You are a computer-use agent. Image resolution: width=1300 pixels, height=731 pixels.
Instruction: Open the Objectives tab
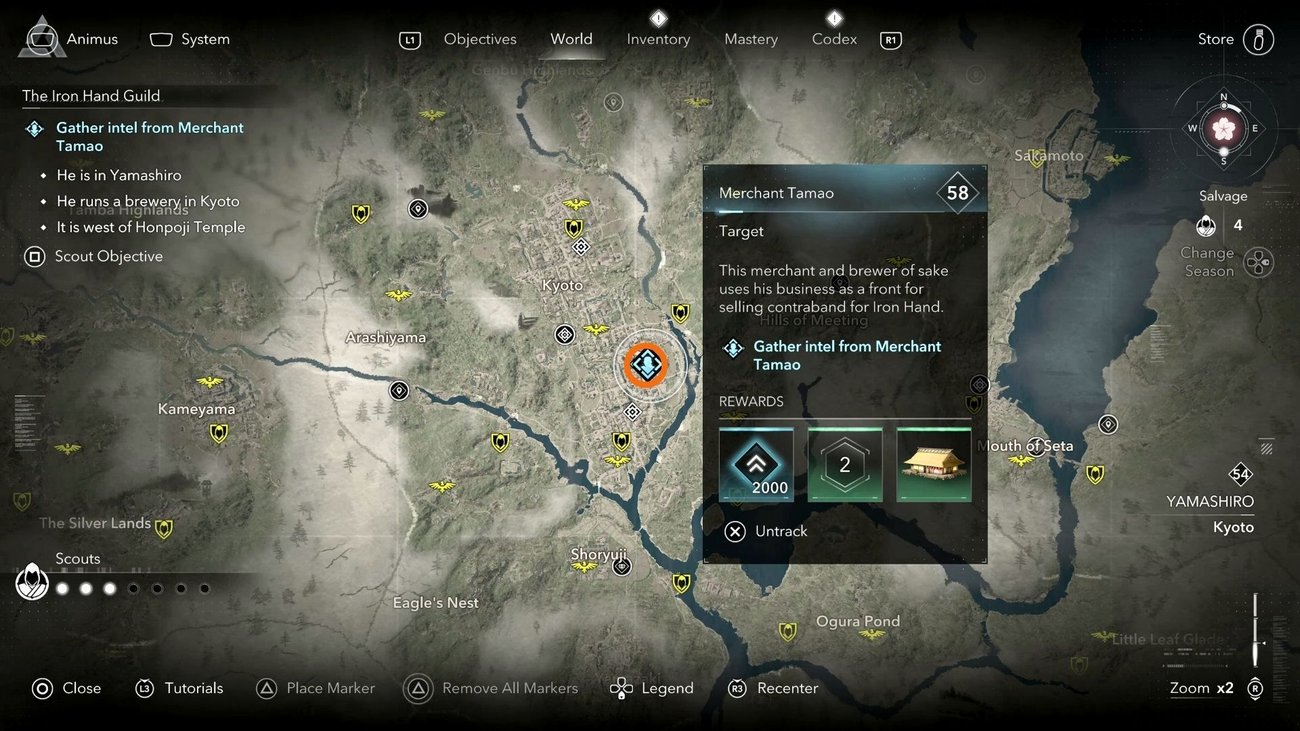pyautogui.click(x=480, y=39)
